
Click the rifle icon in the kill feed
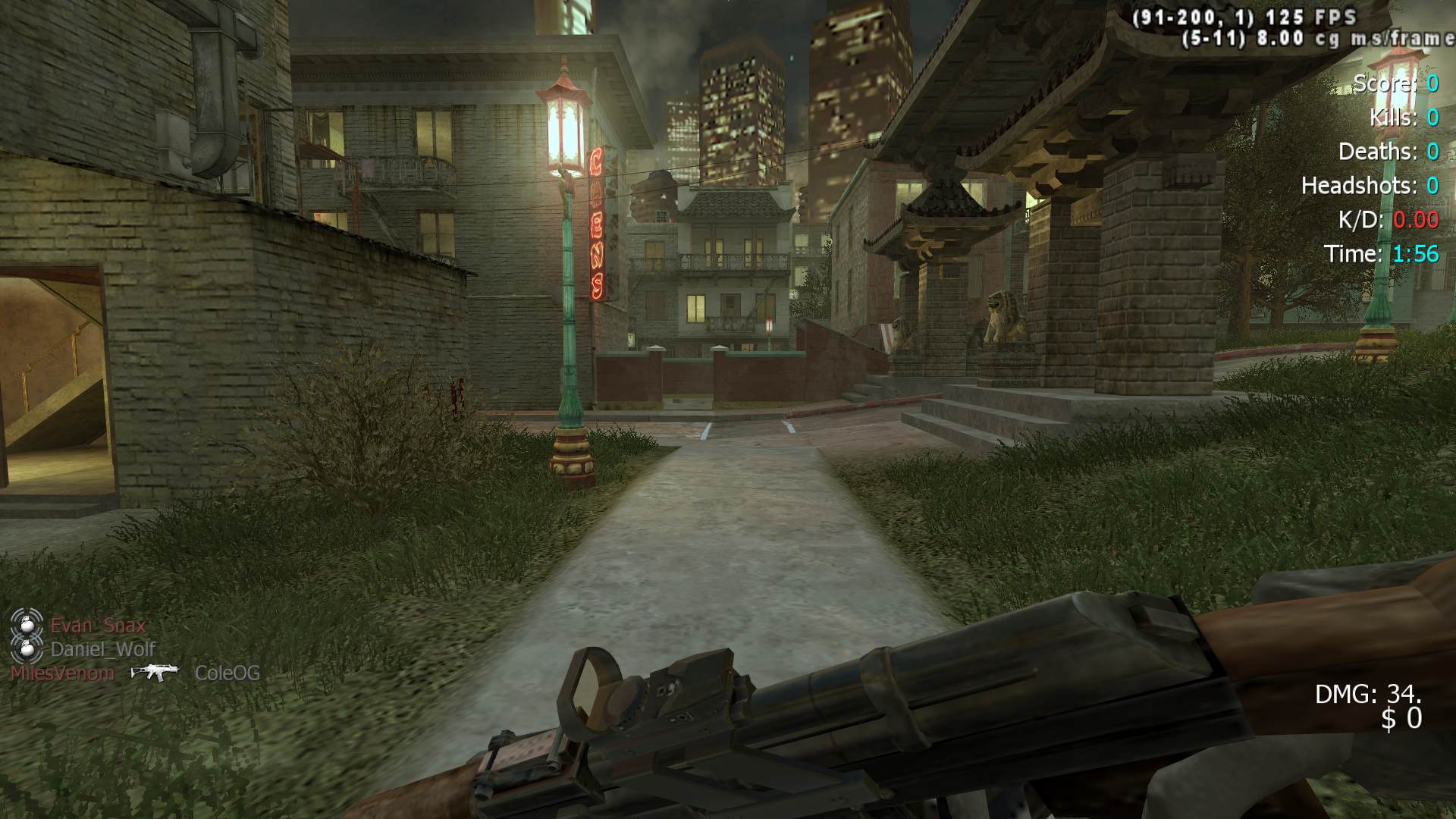(x=155, y=672)
